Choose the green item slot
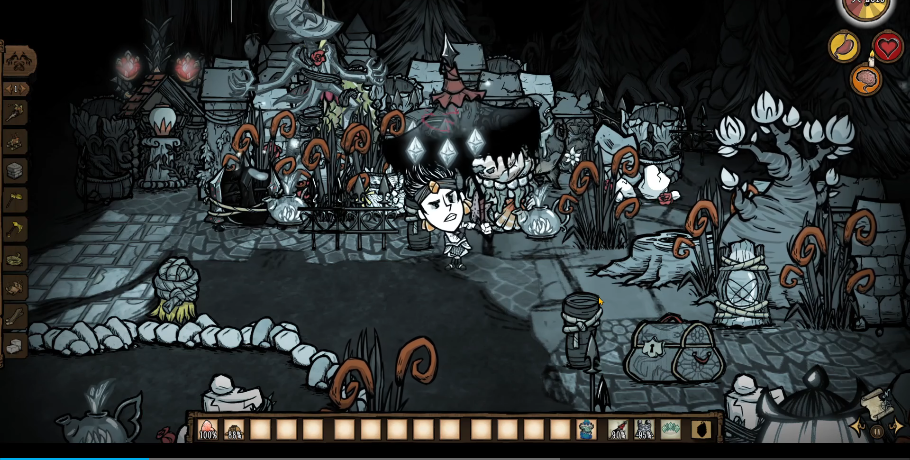The height and width of the screenshot is (460, 910). (671, 430)
